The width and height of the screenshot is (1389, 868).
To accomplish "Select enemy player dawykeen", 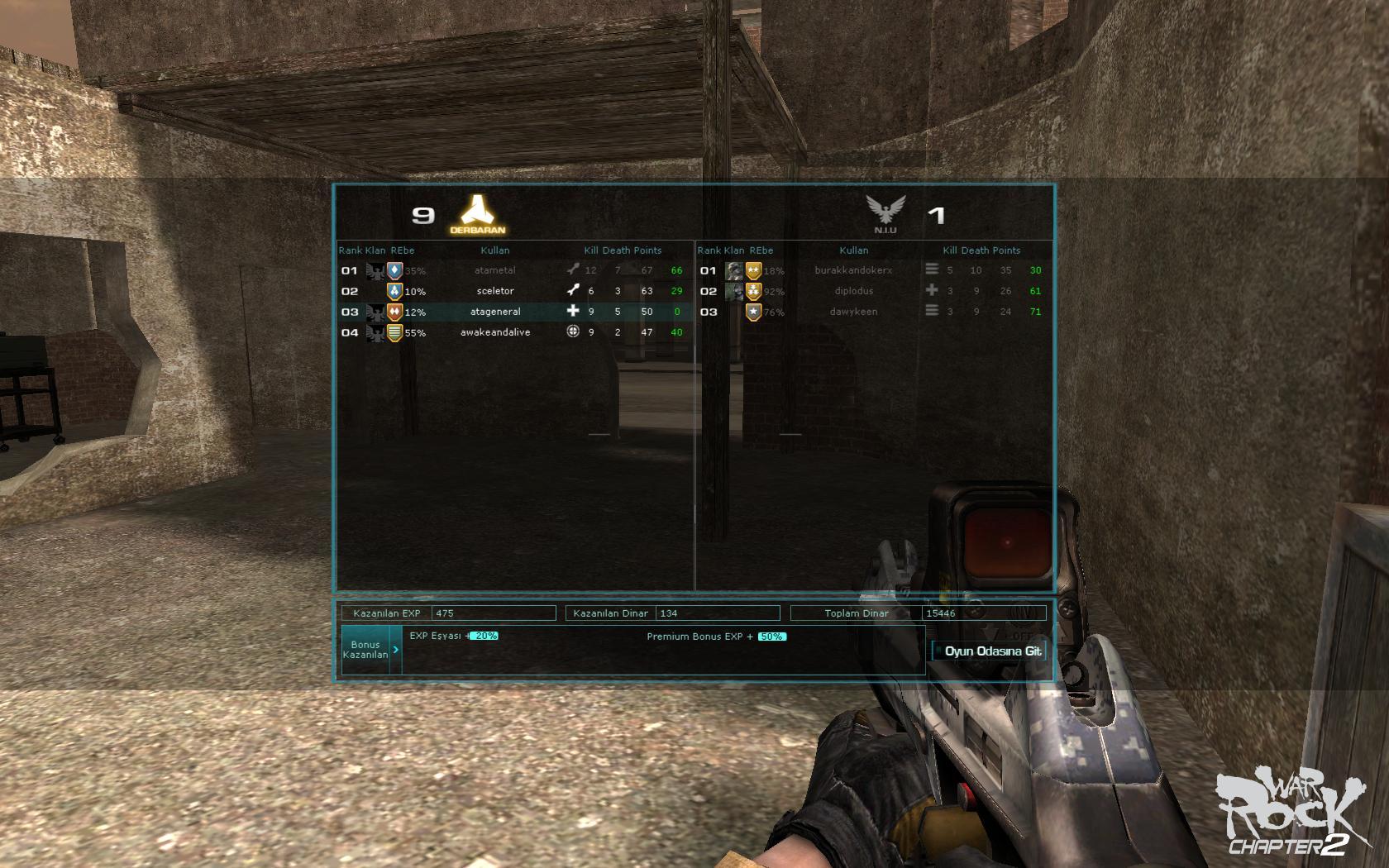I will 853,312.
